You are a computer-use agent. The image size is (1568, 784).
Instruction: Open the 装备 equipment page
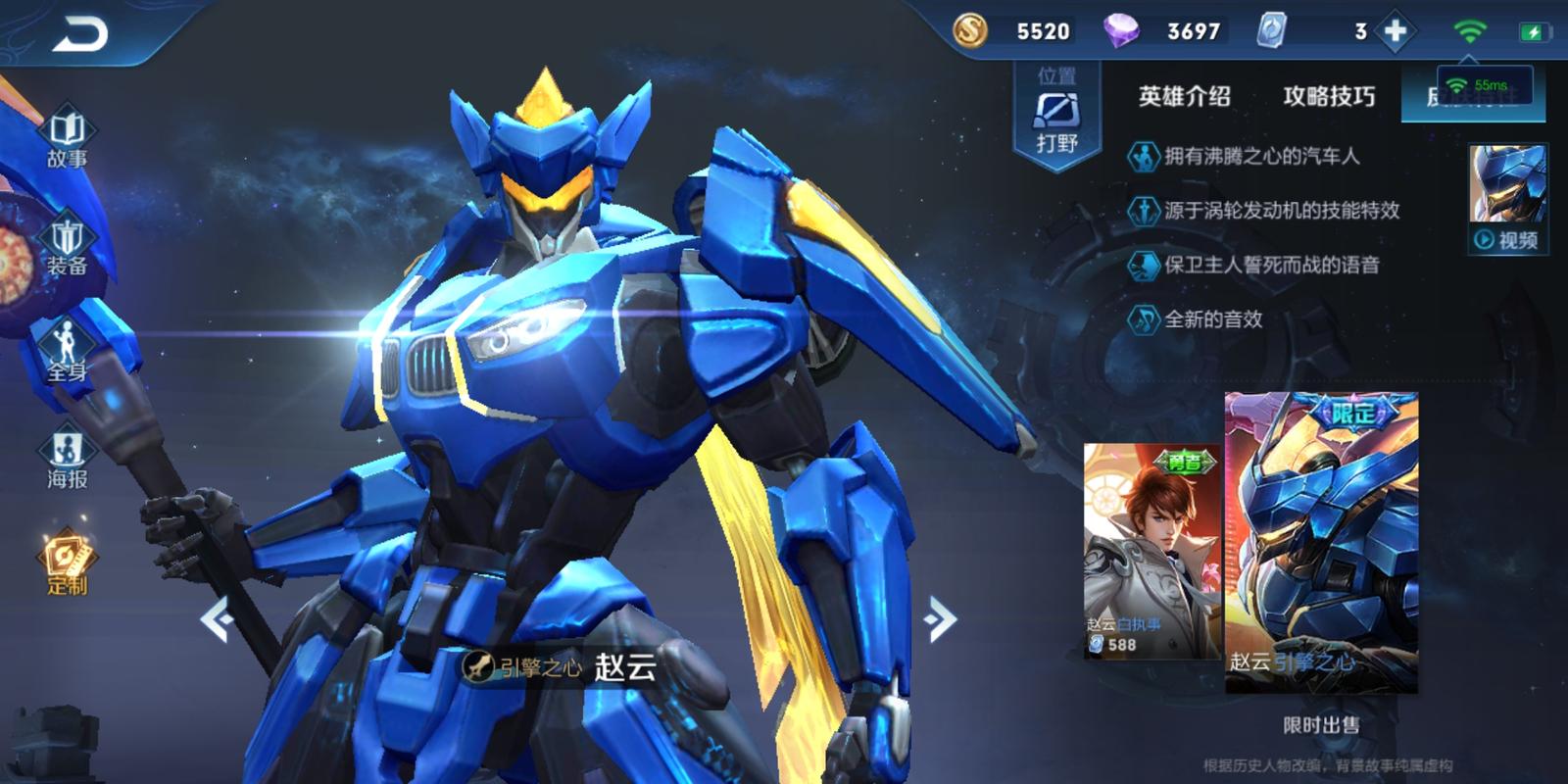[67, 247]
